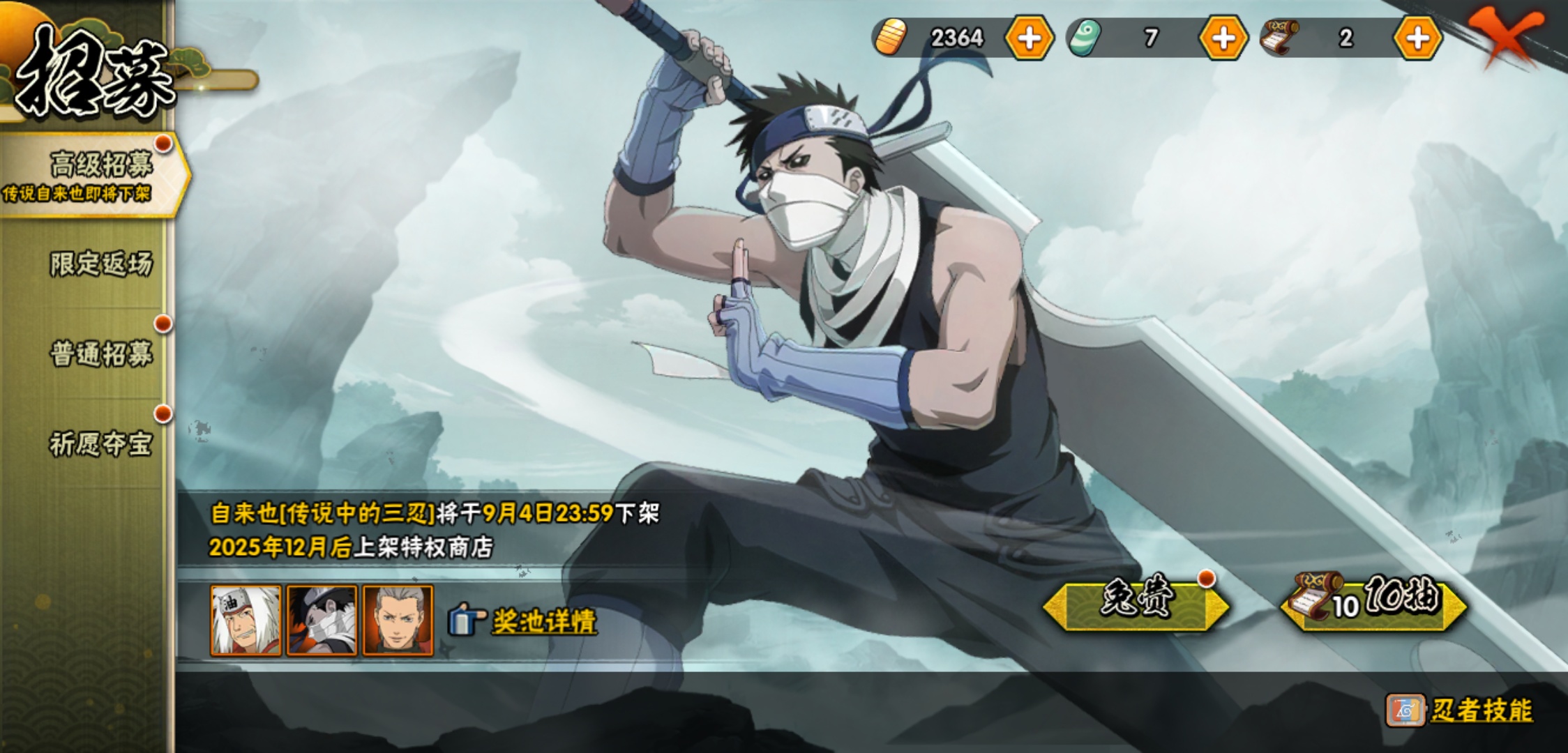The height and width of the screenshot is (753, 1568).
Task: Open the 普通招募 tab
Action: (x=100, y=354)
